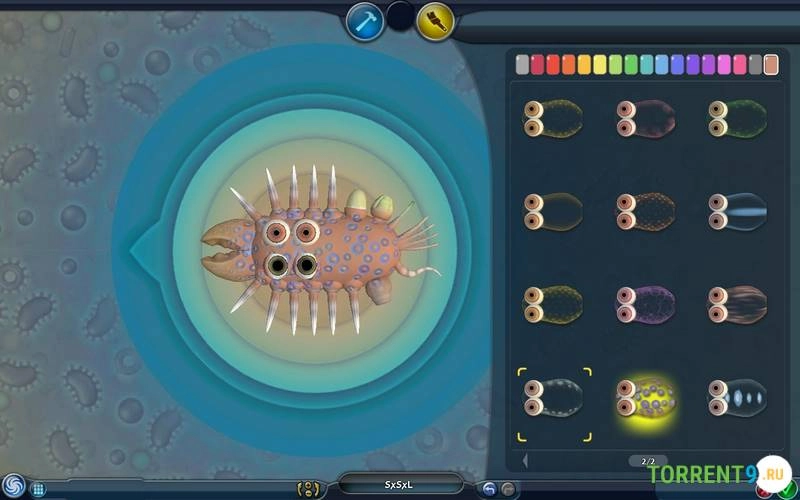
Task: Choose the glowing yellow spotted skin pattern
Action: 645,397
